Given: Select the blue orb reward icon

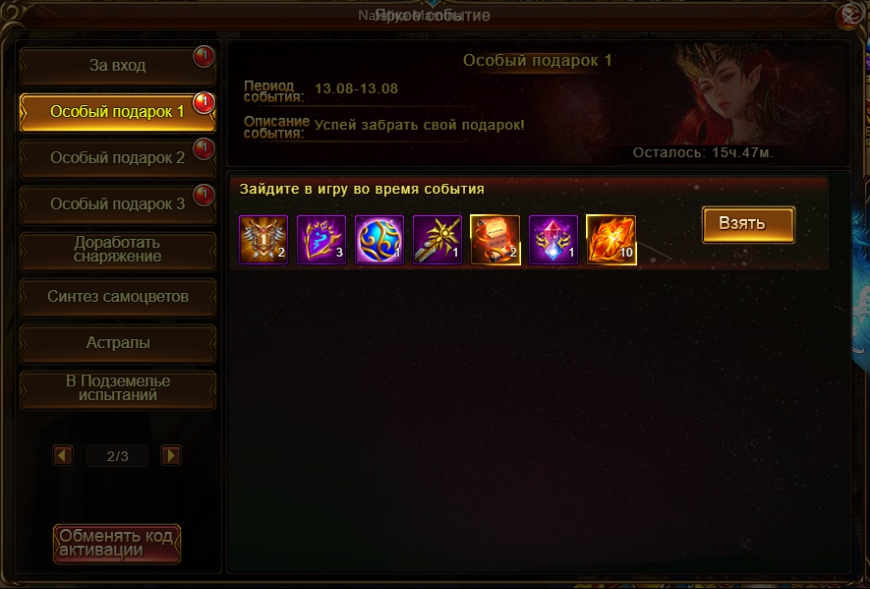Looking at the screenshot, I should point(380,240).
